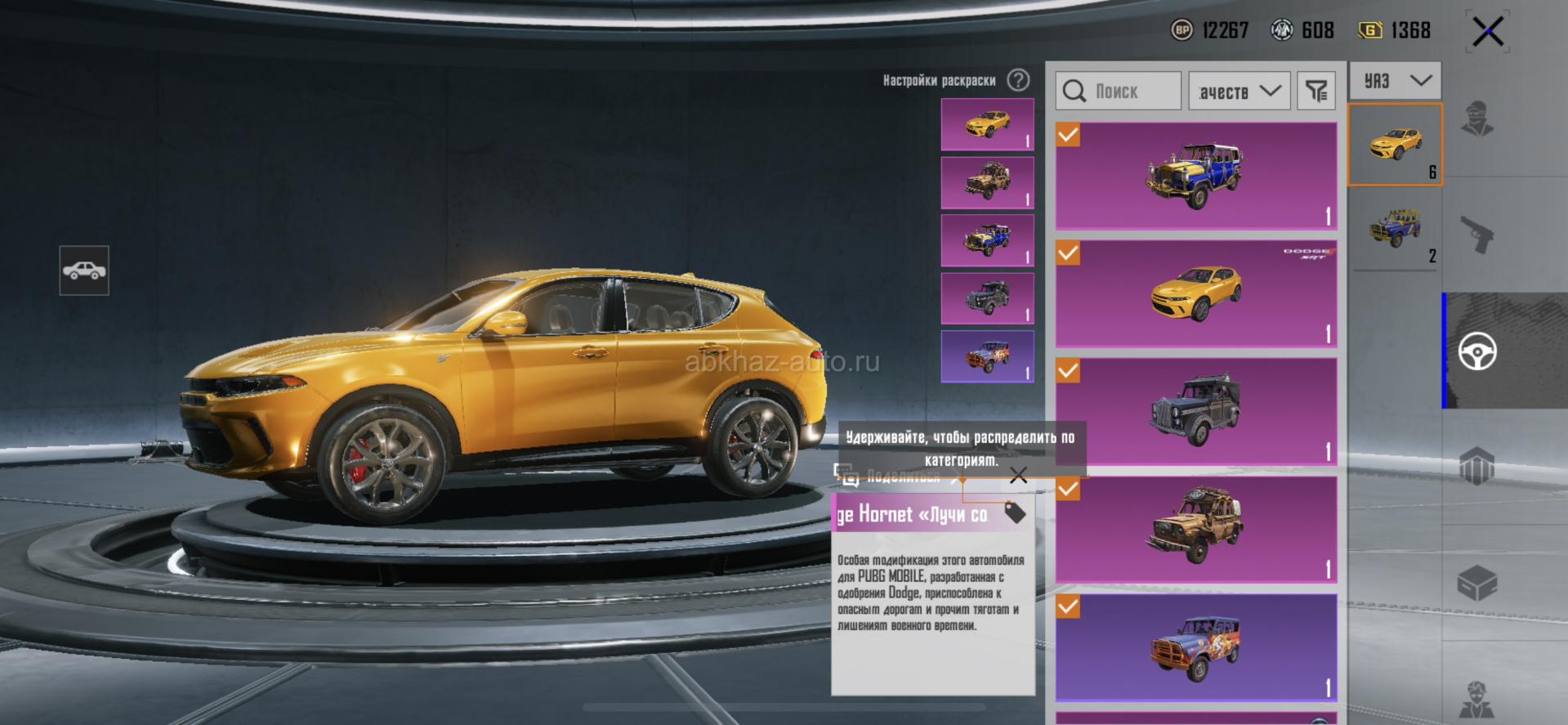Open the pistol weapons category tab

click(x=1477, y=235)
